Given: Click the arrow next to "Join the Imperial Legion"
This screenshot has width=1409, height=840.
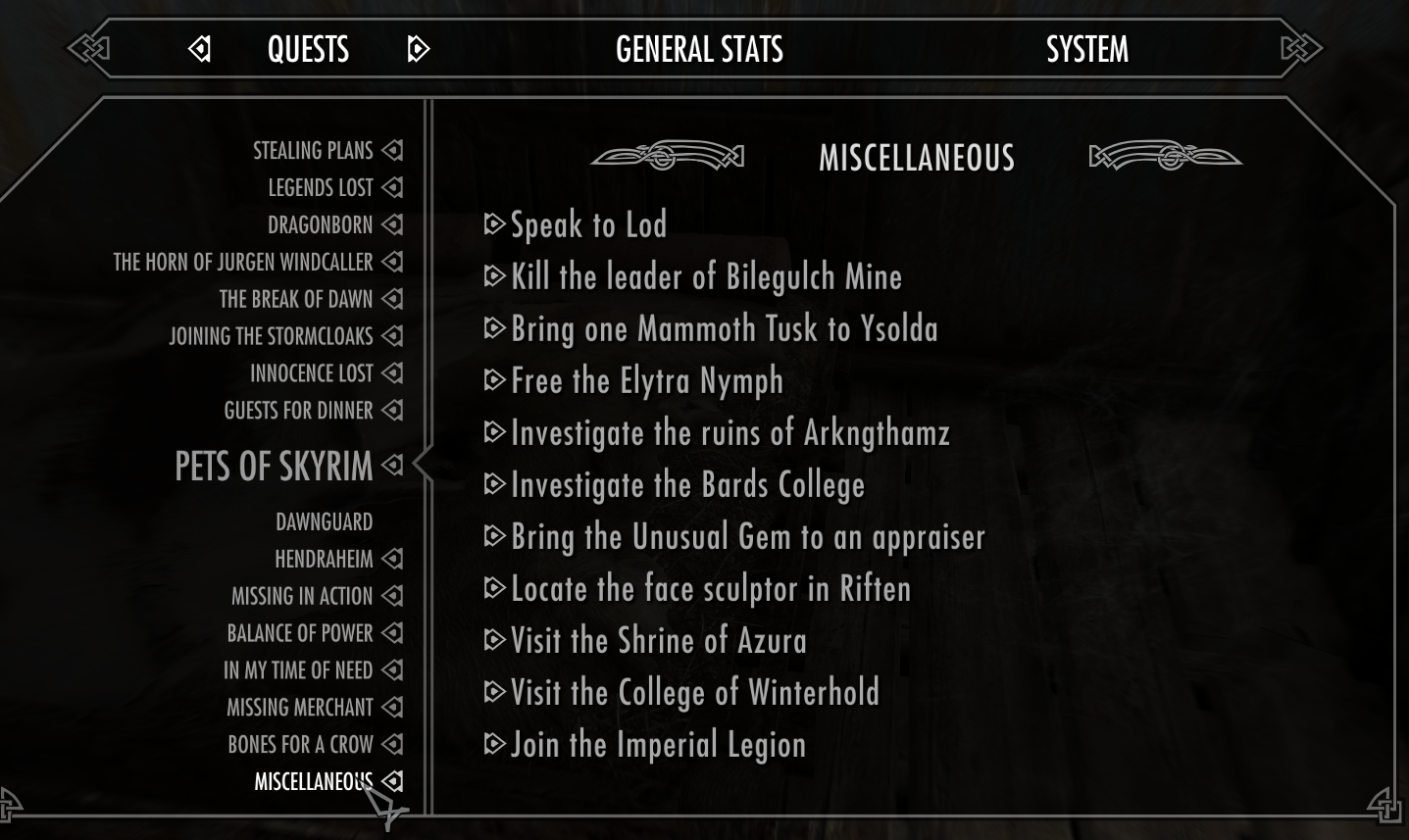Looking at the screenshot, I should (493, 743).
